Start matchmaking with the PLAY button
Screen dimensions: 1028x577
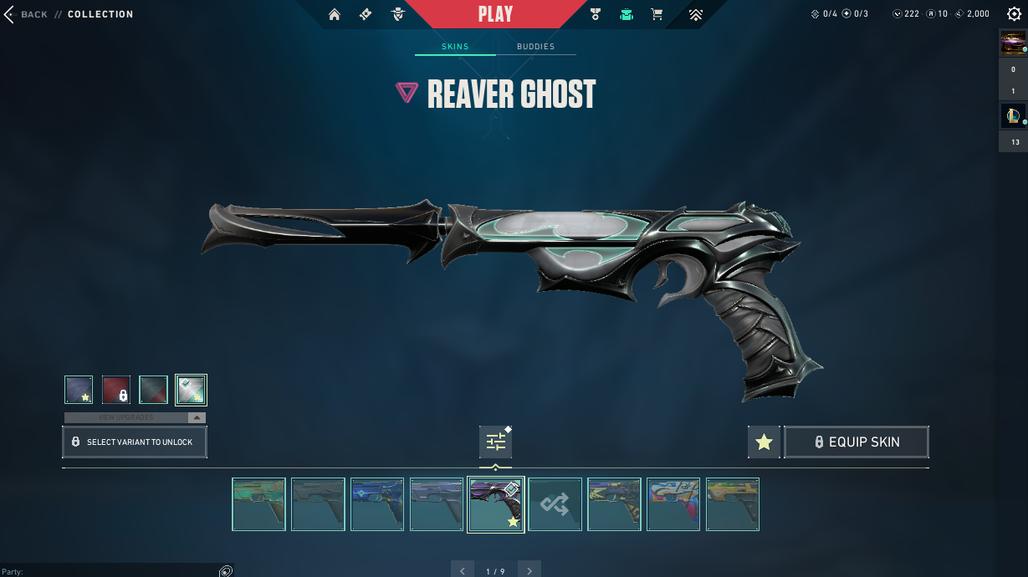click(495, 14)
